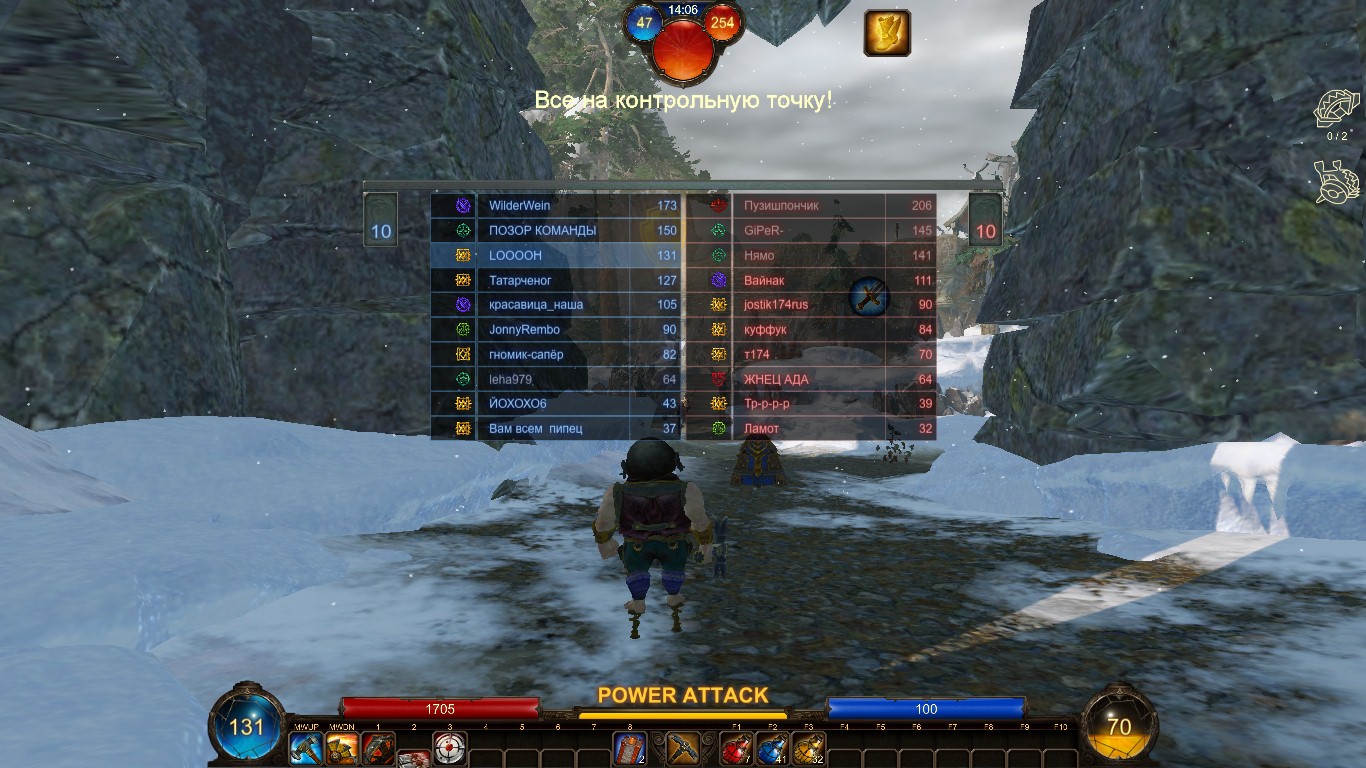Click the ПОЗОР КОМАНДЫ scoreboard row
1366x768 pixels.
point(556,231)
